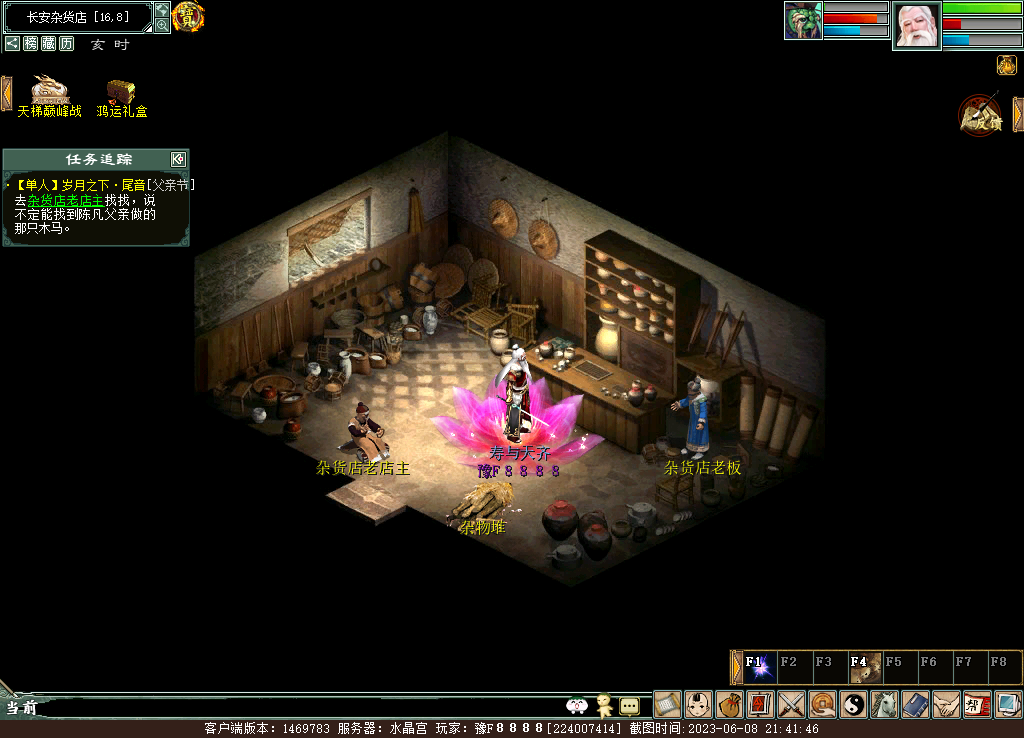Viewport: 1024px width, 738px height.
Task: Select the white-bearded player portrait
Action: tap(916, 26)
